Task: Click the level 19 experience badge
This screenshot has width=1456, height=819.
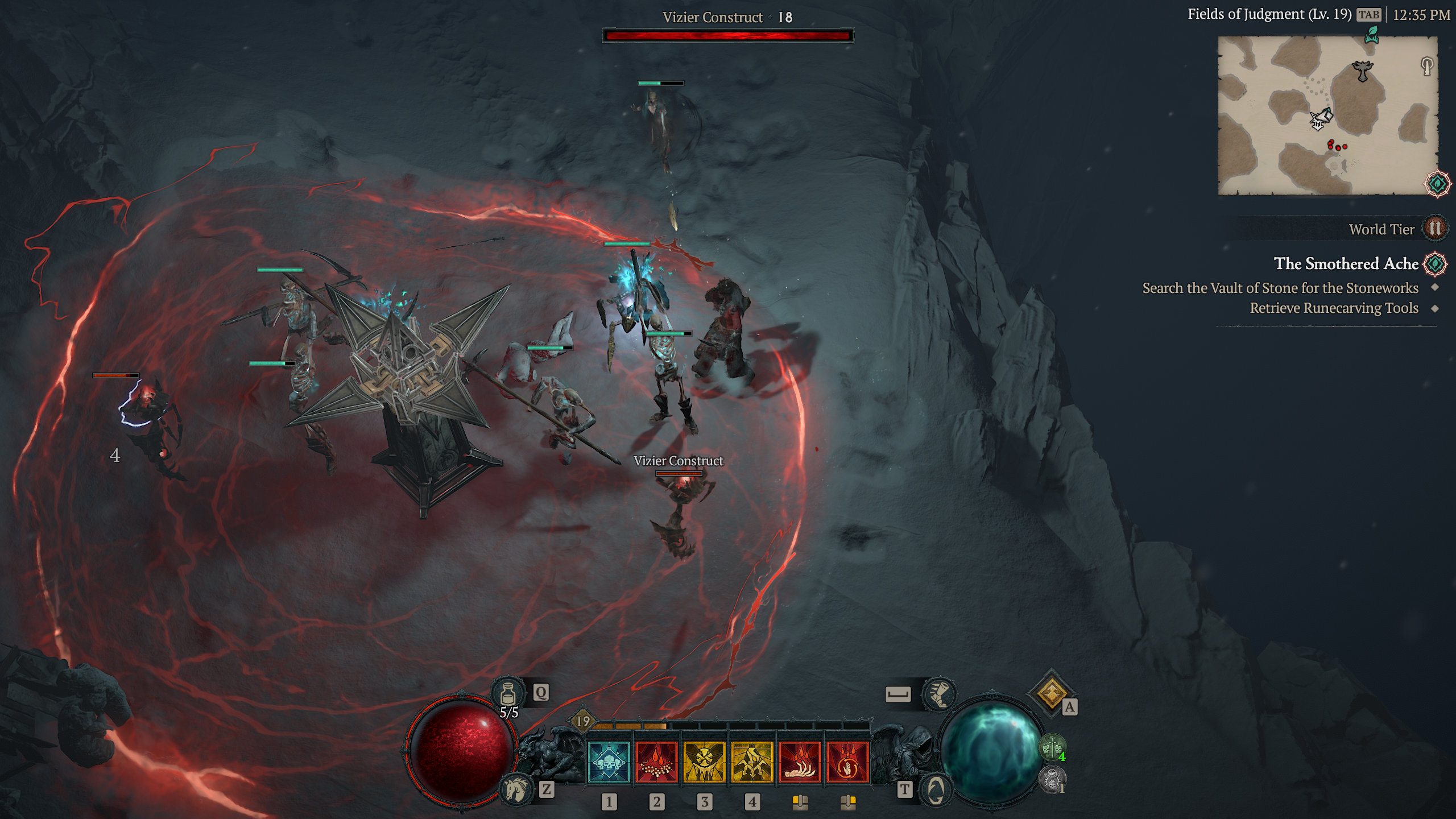Action: 583,722
